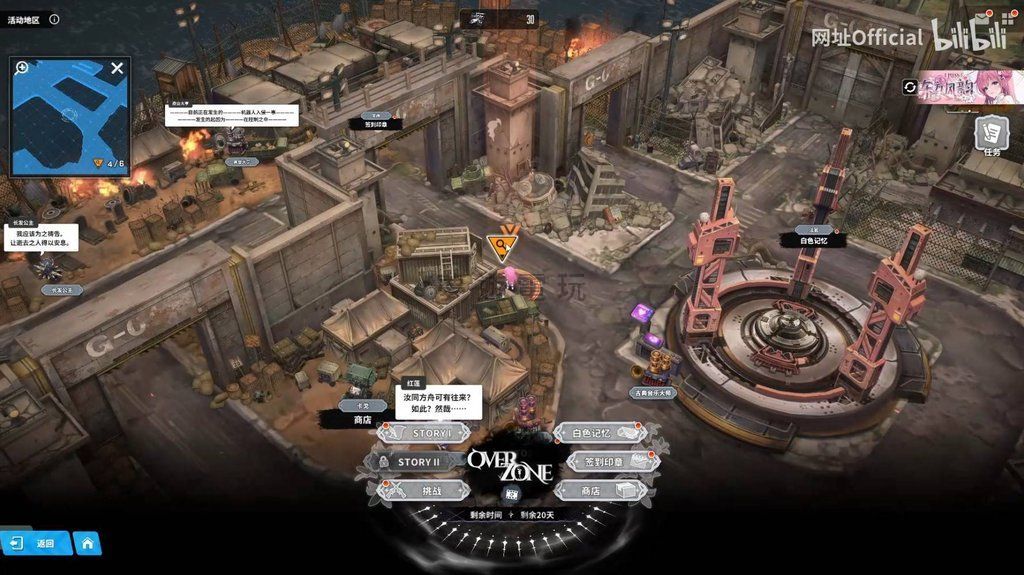
Task: Open the STORY I chapter
Action: point(425,433)
